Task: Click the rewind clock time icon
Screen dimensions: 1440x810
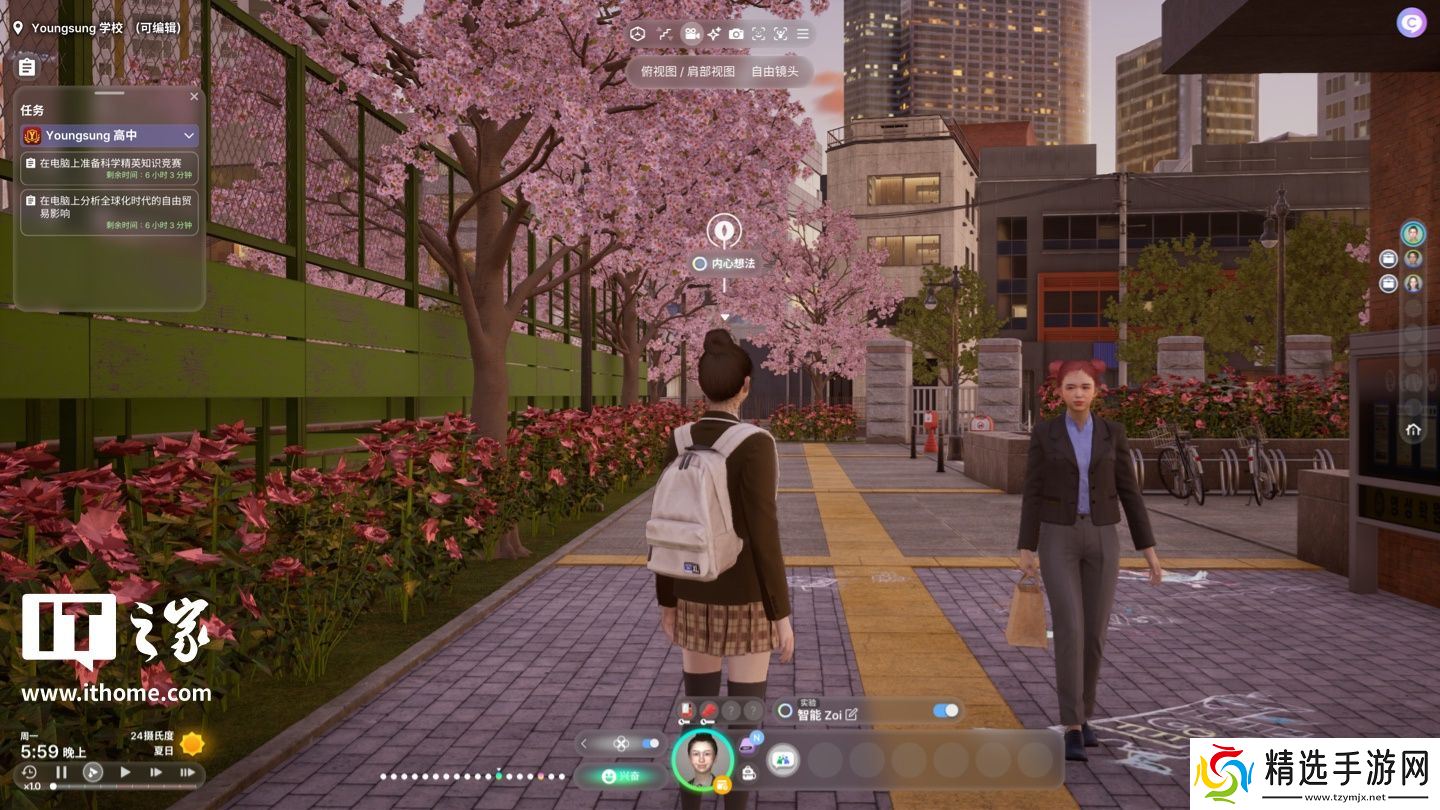Action: pyautogui.click(x=29, y=772)
